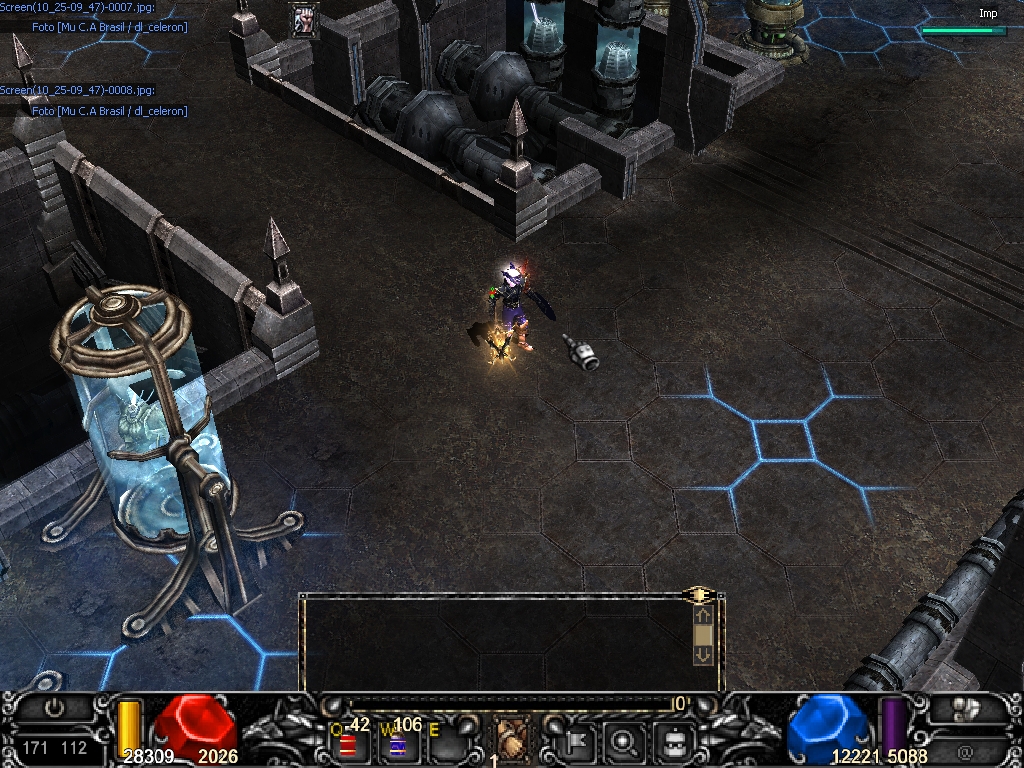Click inside the chat log window
The image size is (1024, 768).
tap(495, 642)
